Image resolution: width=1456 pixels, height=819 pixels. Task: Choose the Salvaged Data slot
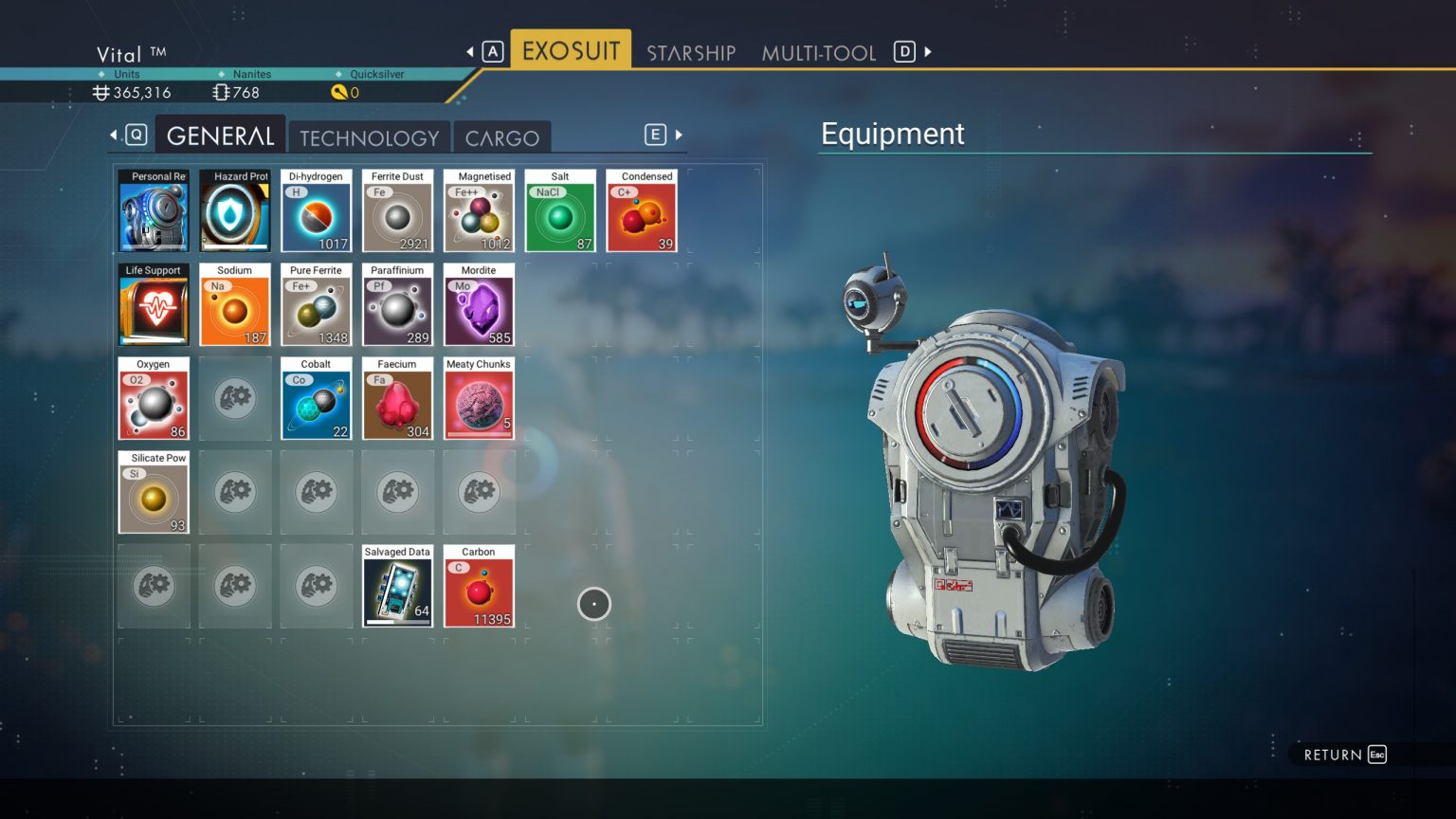coord(398,587)
